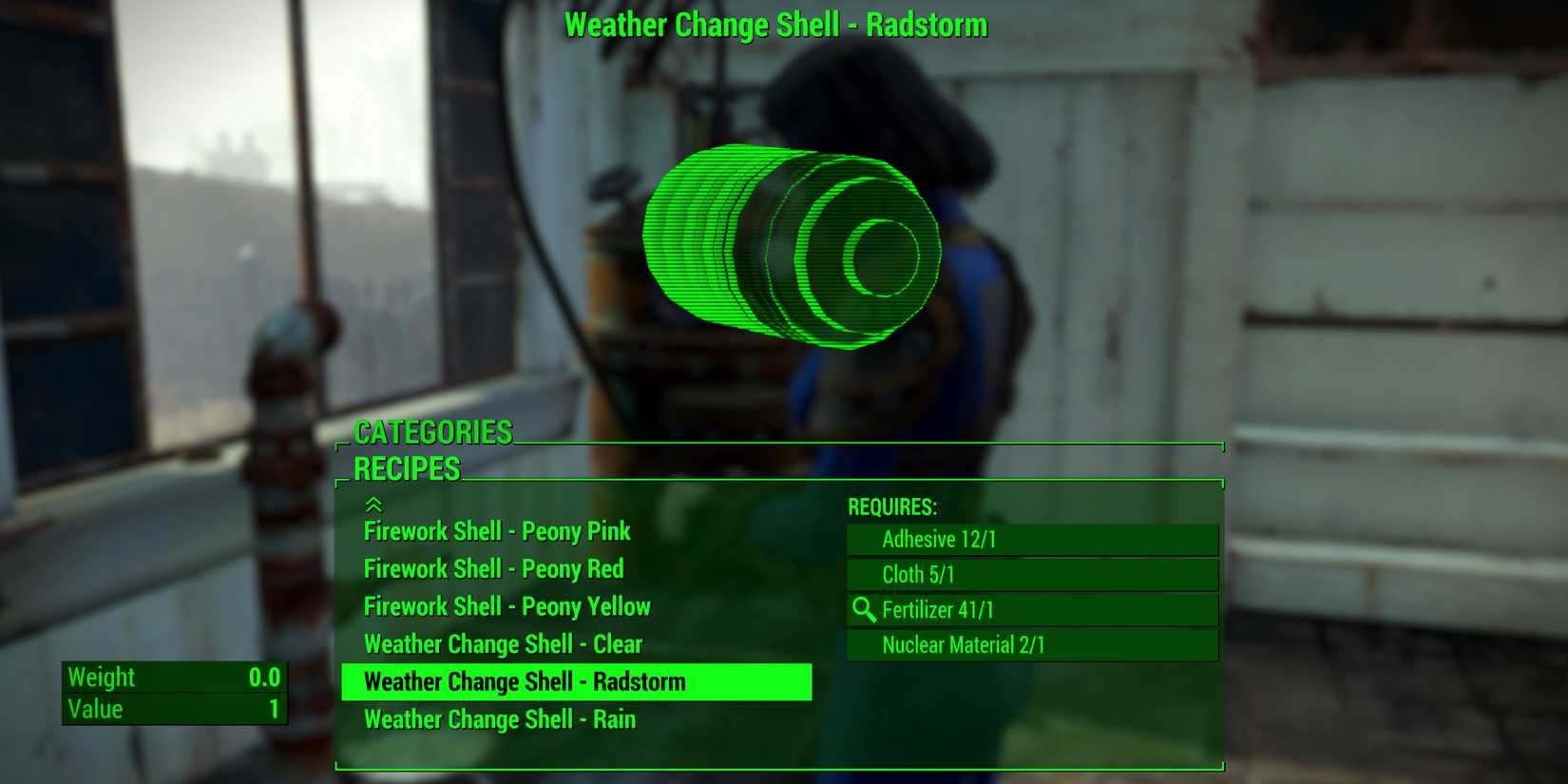Screen dimensions: 1568x784
Task: Switch to the CATEGORIES heading
Action: [432, 431]
